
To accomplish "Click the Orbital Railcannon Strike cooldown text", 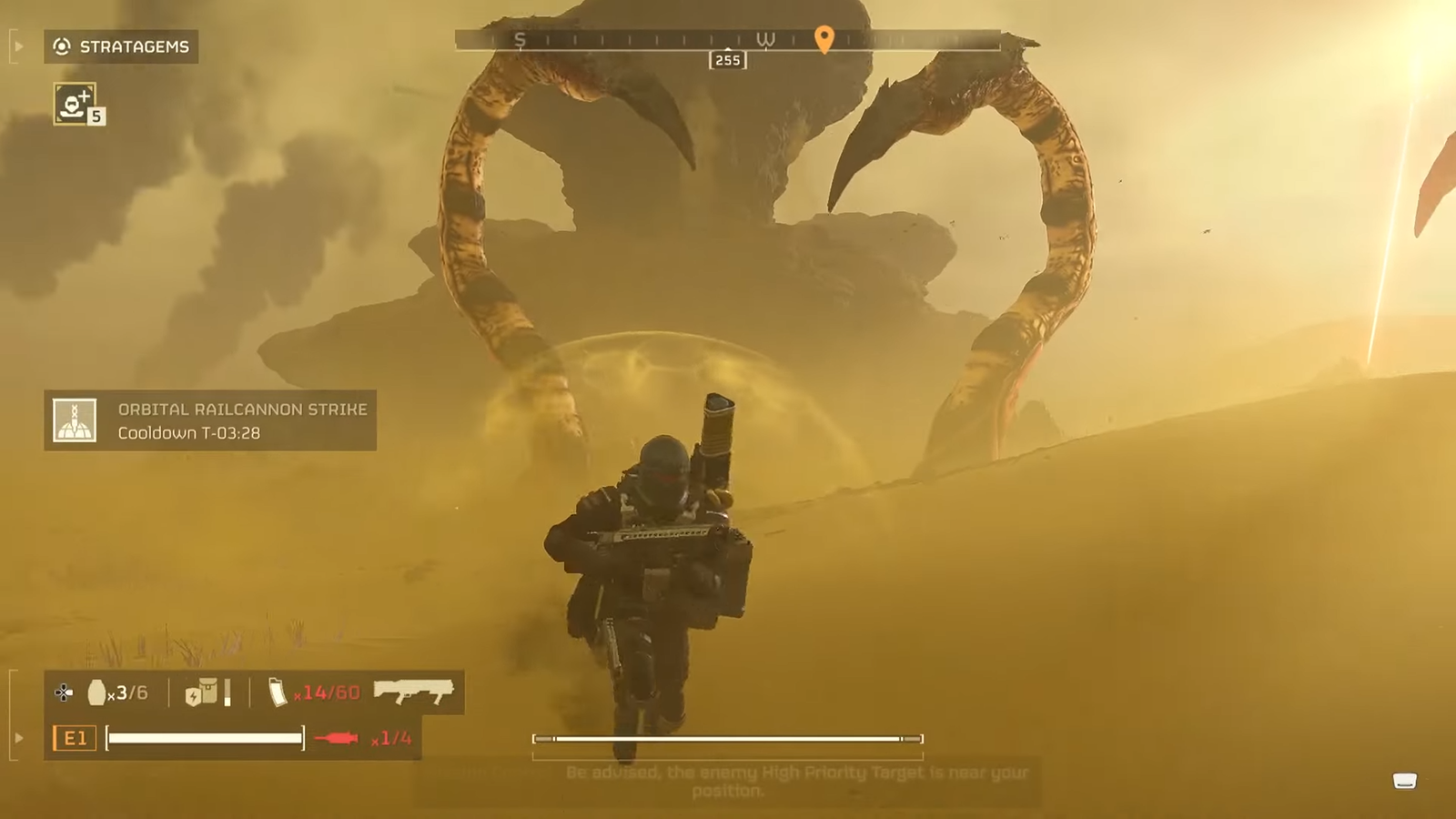I will 187,433.
